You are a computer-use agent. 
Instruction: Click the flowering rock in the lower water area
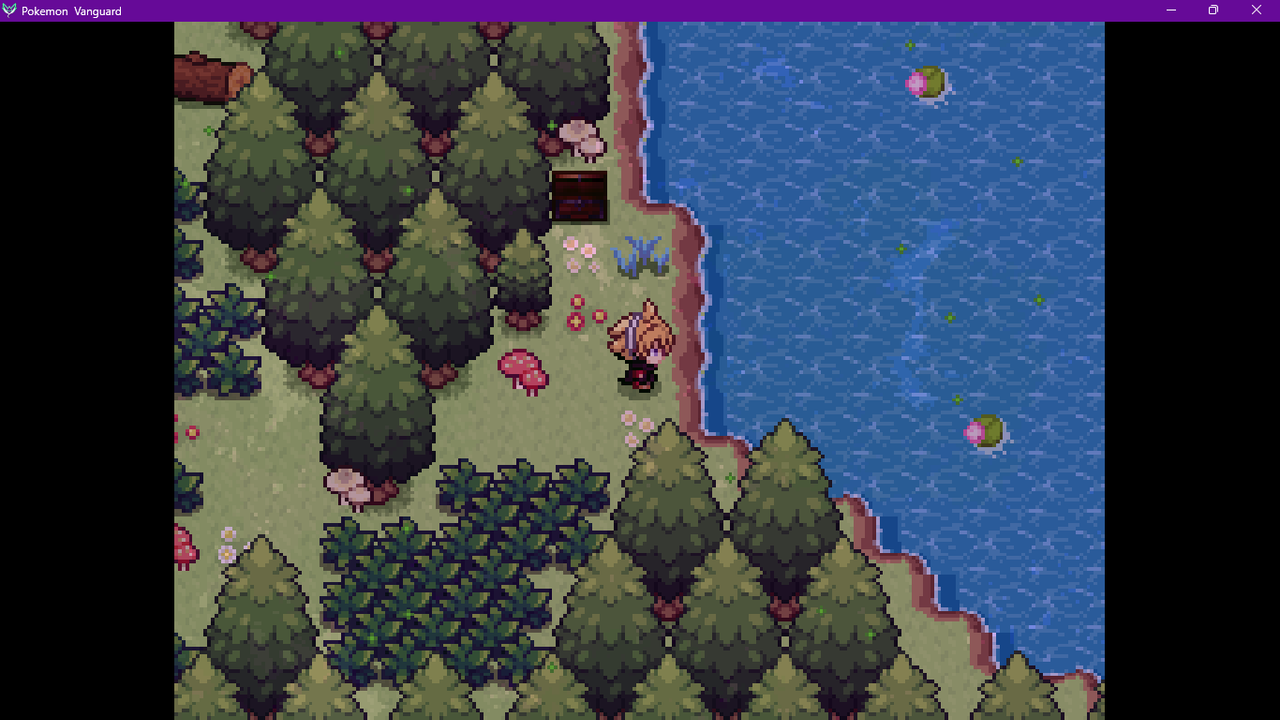[983, 430]
